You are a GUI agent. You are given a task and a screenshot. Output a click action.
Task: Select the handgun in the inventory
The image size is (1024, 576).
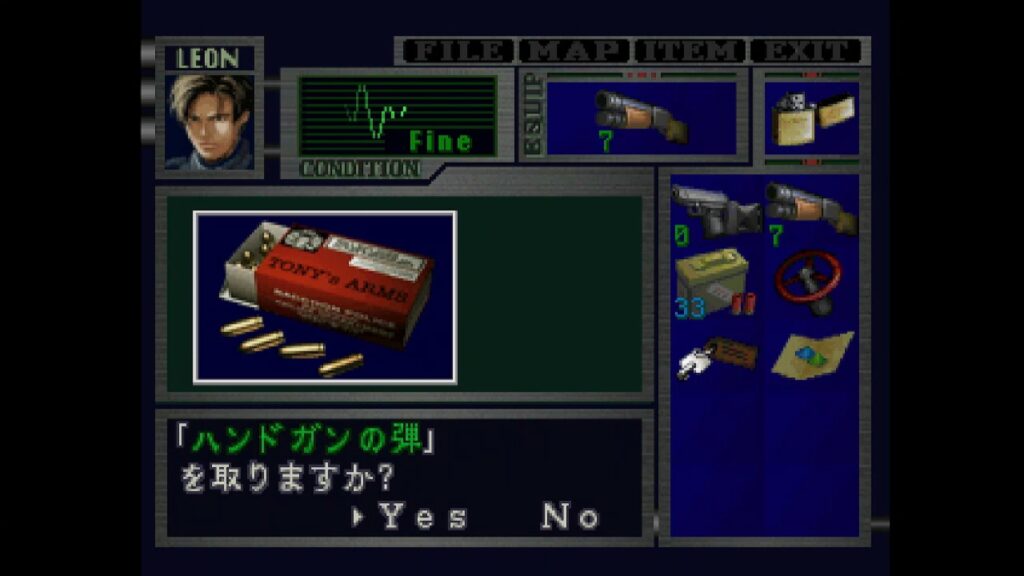(716, 210)
